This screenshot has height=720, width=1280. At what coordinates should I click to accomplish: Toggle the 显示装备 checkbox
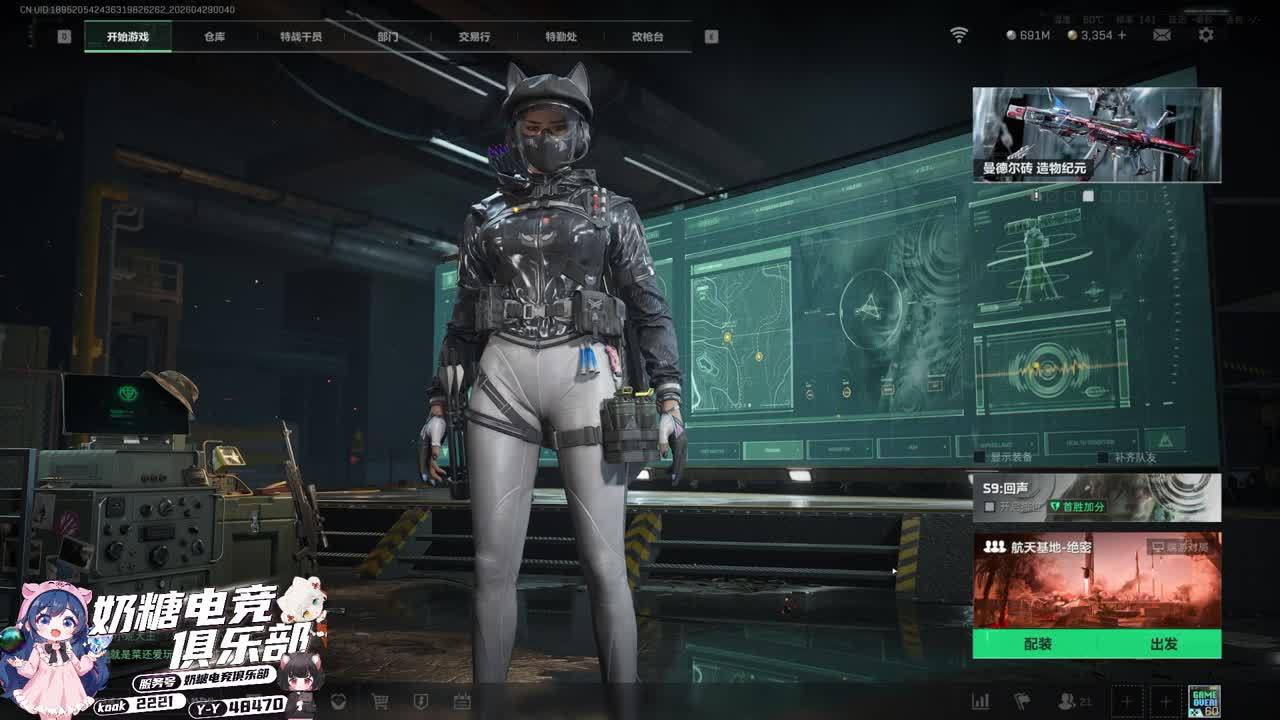coord(980,457)
